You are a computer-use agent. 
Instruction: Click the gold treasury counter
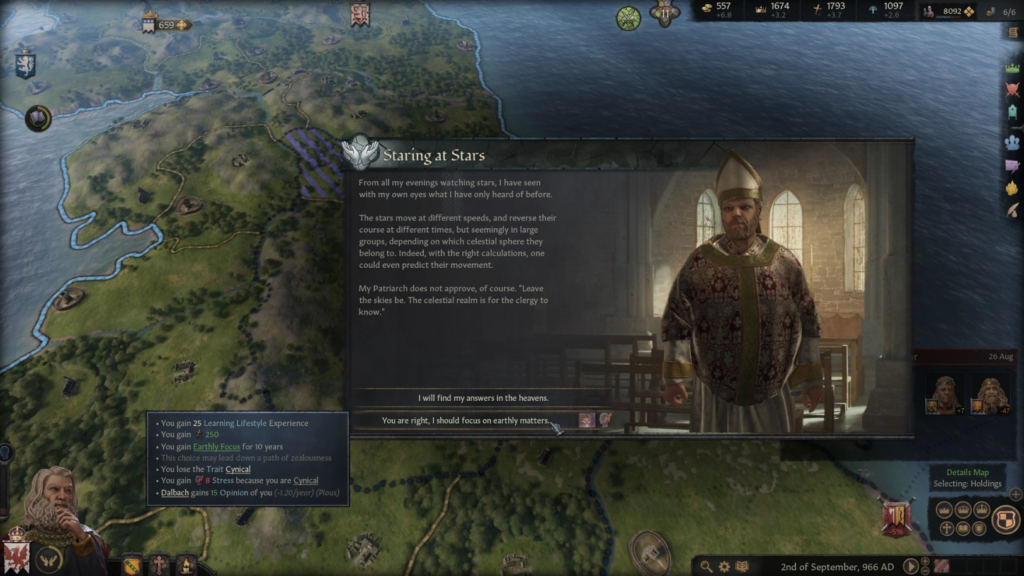718,10
